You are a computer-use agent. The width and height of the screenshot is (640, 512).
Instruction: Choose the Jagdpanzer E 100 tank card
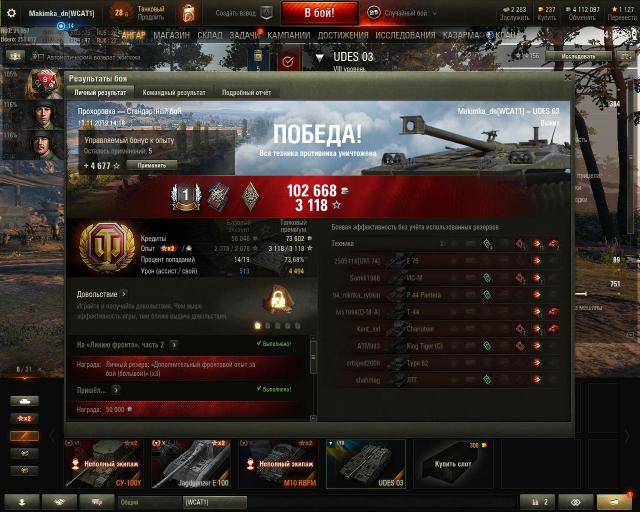point(191,464)
